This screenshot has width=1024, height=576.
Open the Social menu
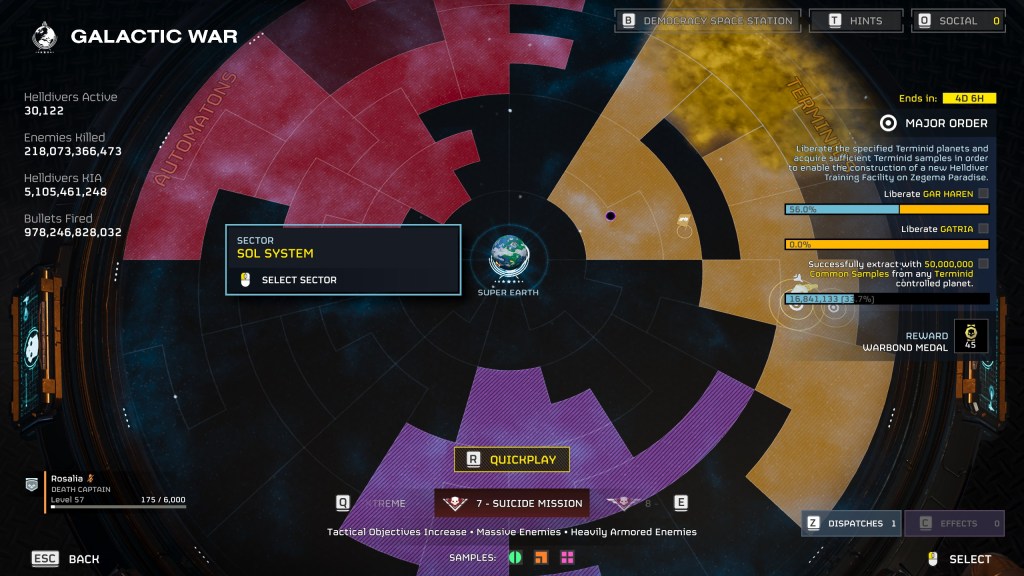point(957,20)
